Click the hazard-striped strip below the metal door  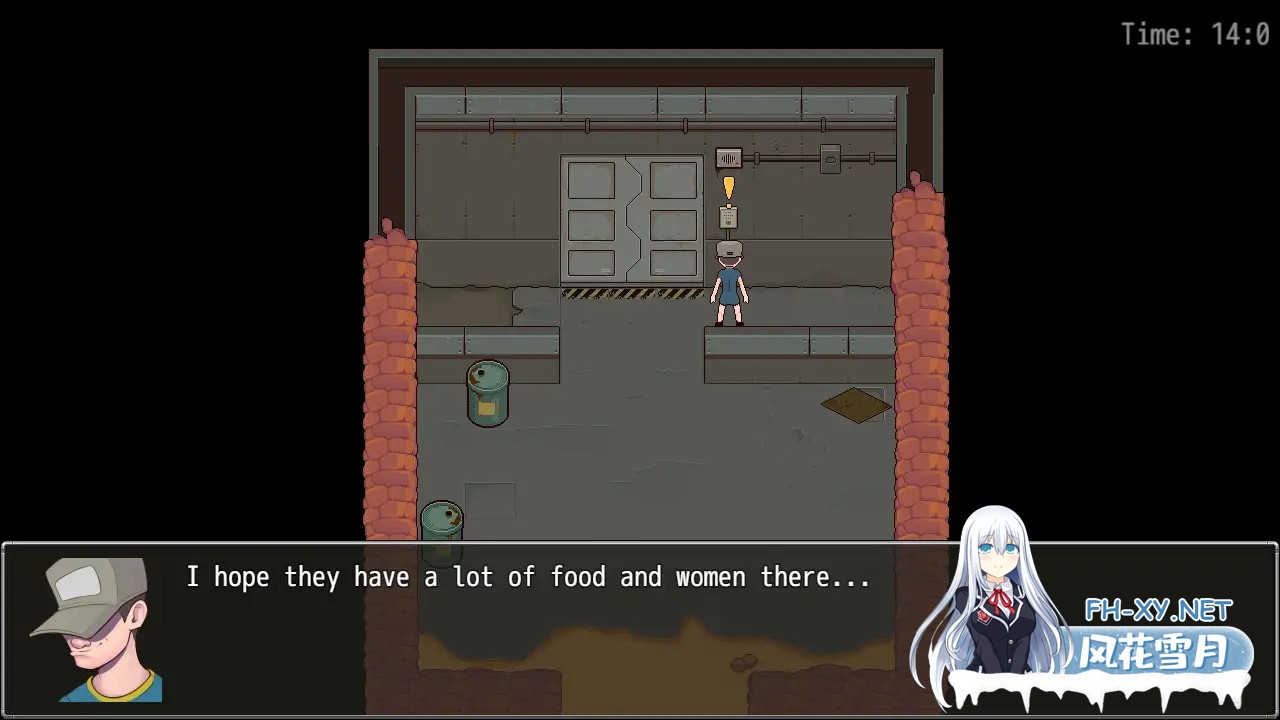tap(631, 293)
